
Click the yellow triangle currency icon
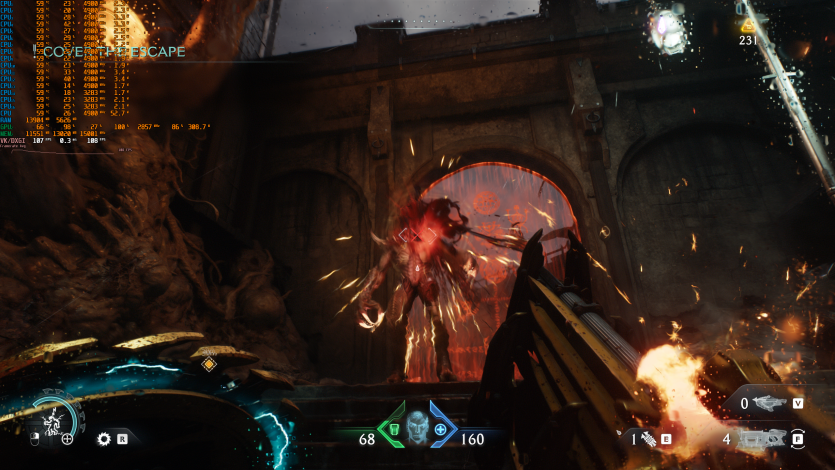[x=748, y=25]
